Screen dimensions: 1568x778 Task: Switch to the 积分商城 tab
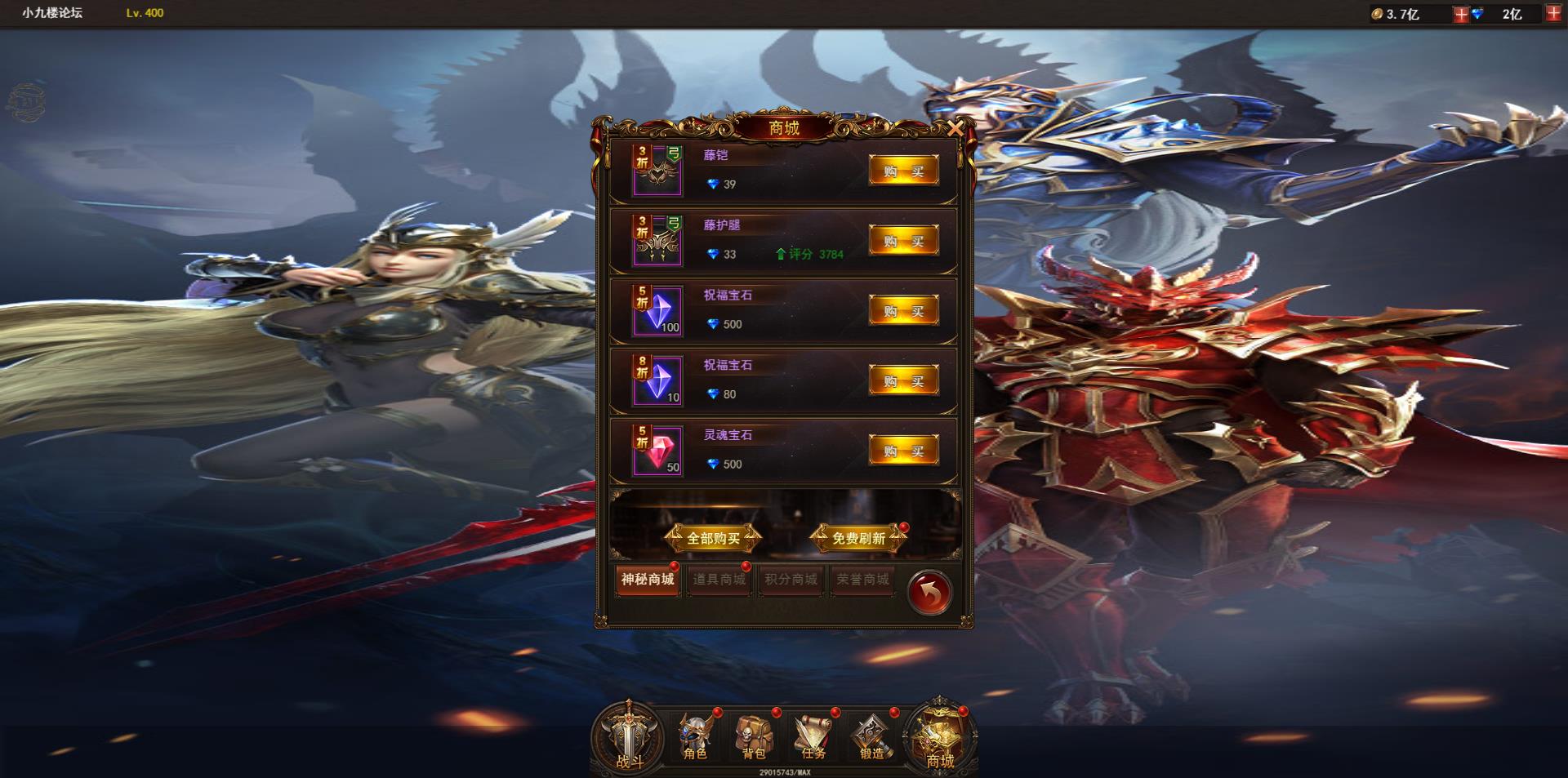tap(790, 580)
